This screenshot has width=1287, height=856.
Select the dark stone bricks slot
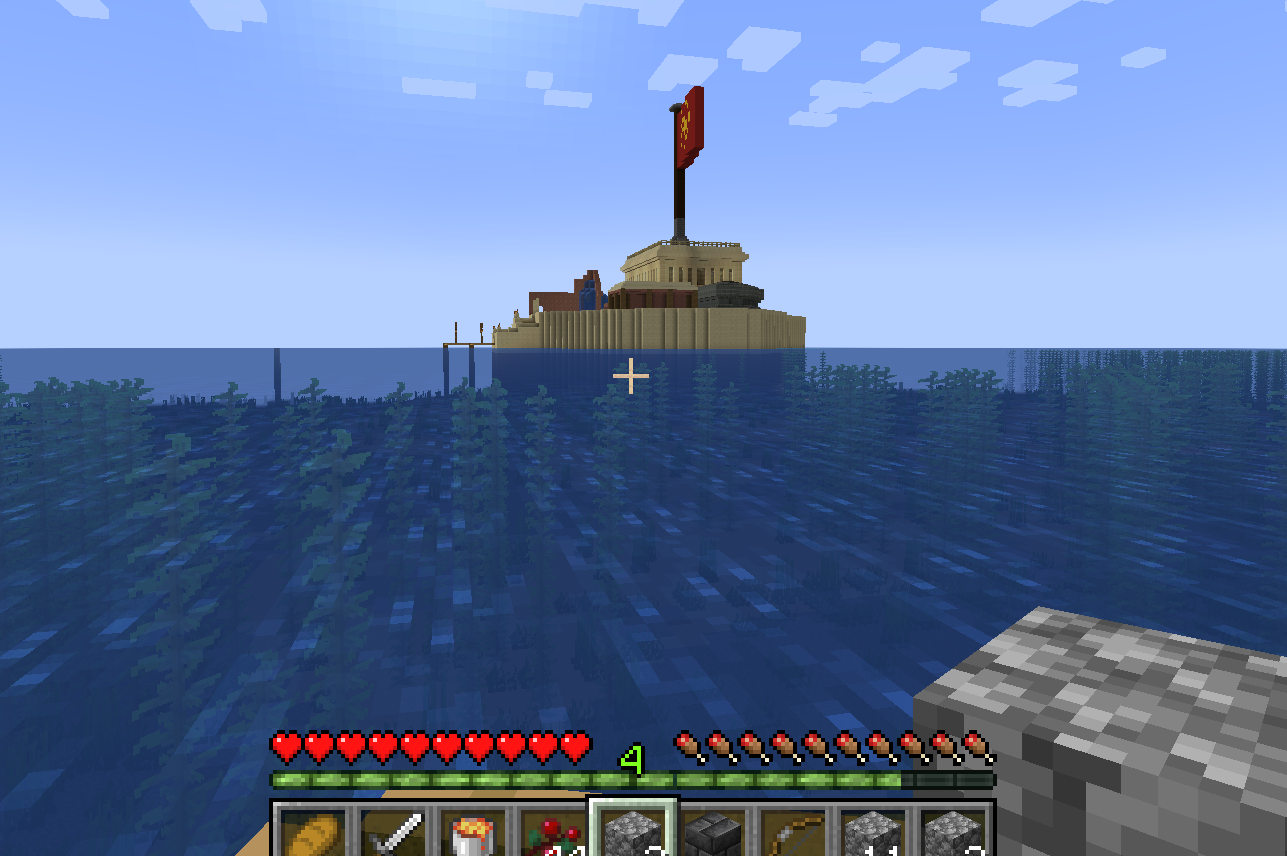pyautogui.click(x=713, y=832)
